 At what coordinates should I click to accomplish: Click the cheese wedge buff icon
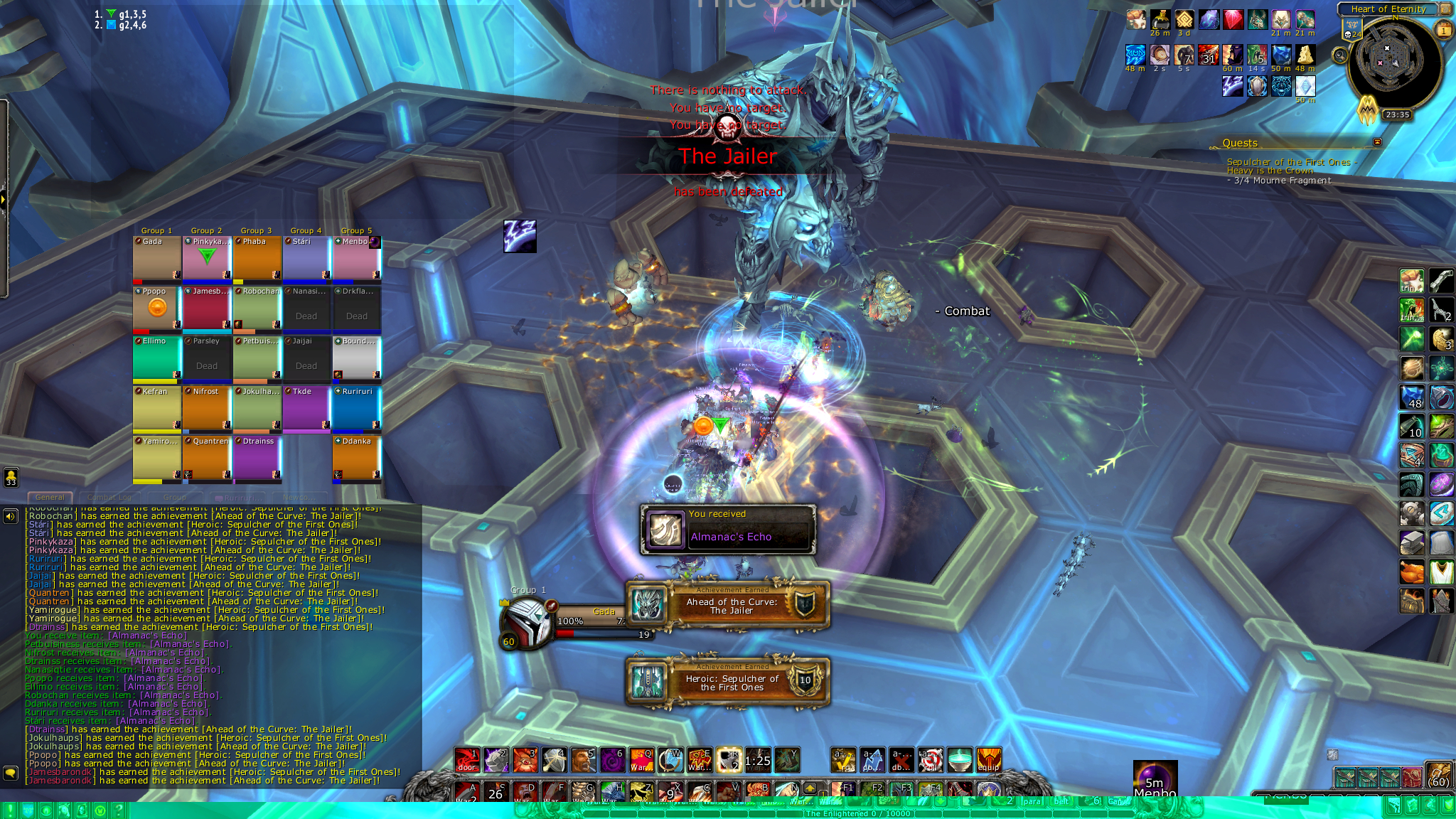pyautogui.click(x=1305, y=55)
